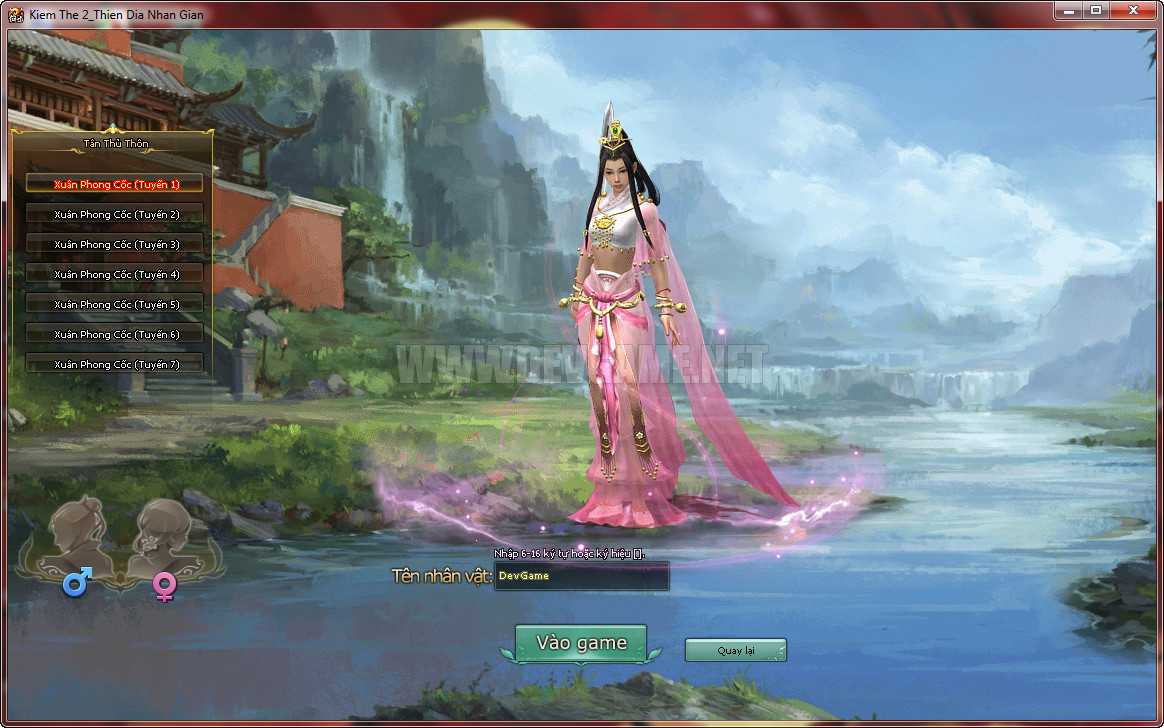The image size is (1164, 728).
Task: Pick Xuân Phong Cốc (Tuyến 7)
Action: [x=115, y=364]
